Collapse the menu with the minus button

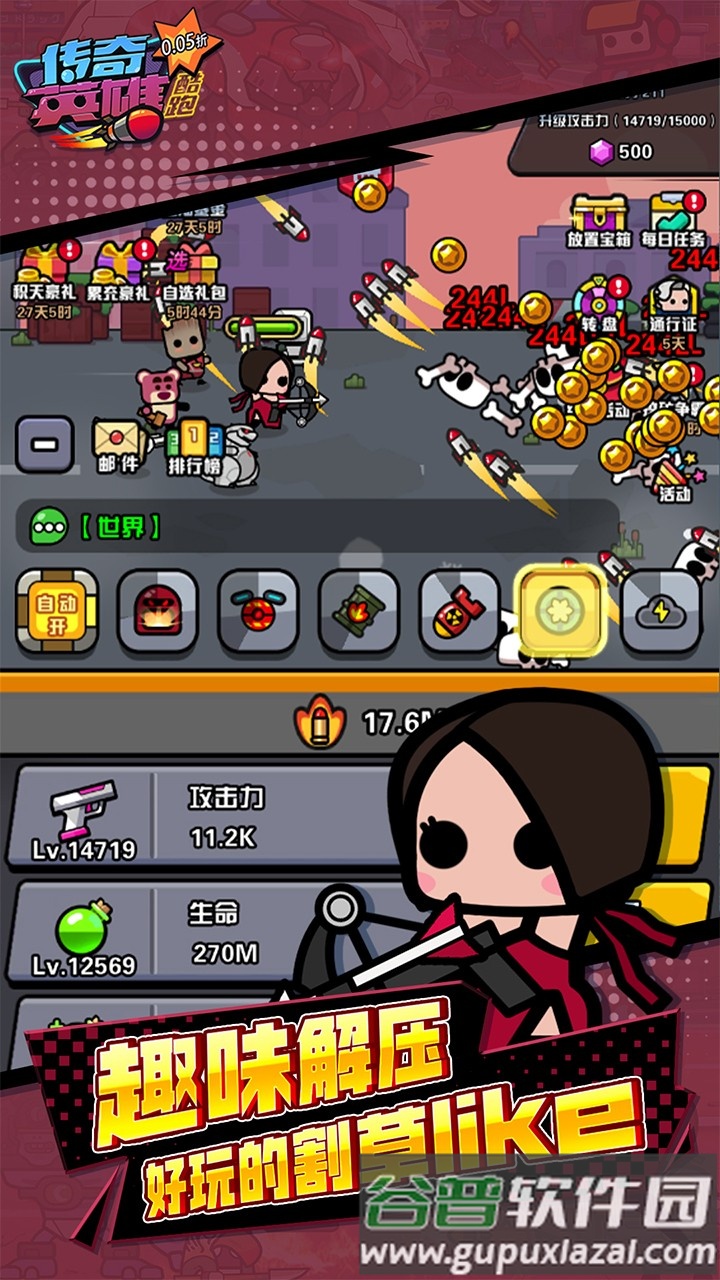point(44,445)
